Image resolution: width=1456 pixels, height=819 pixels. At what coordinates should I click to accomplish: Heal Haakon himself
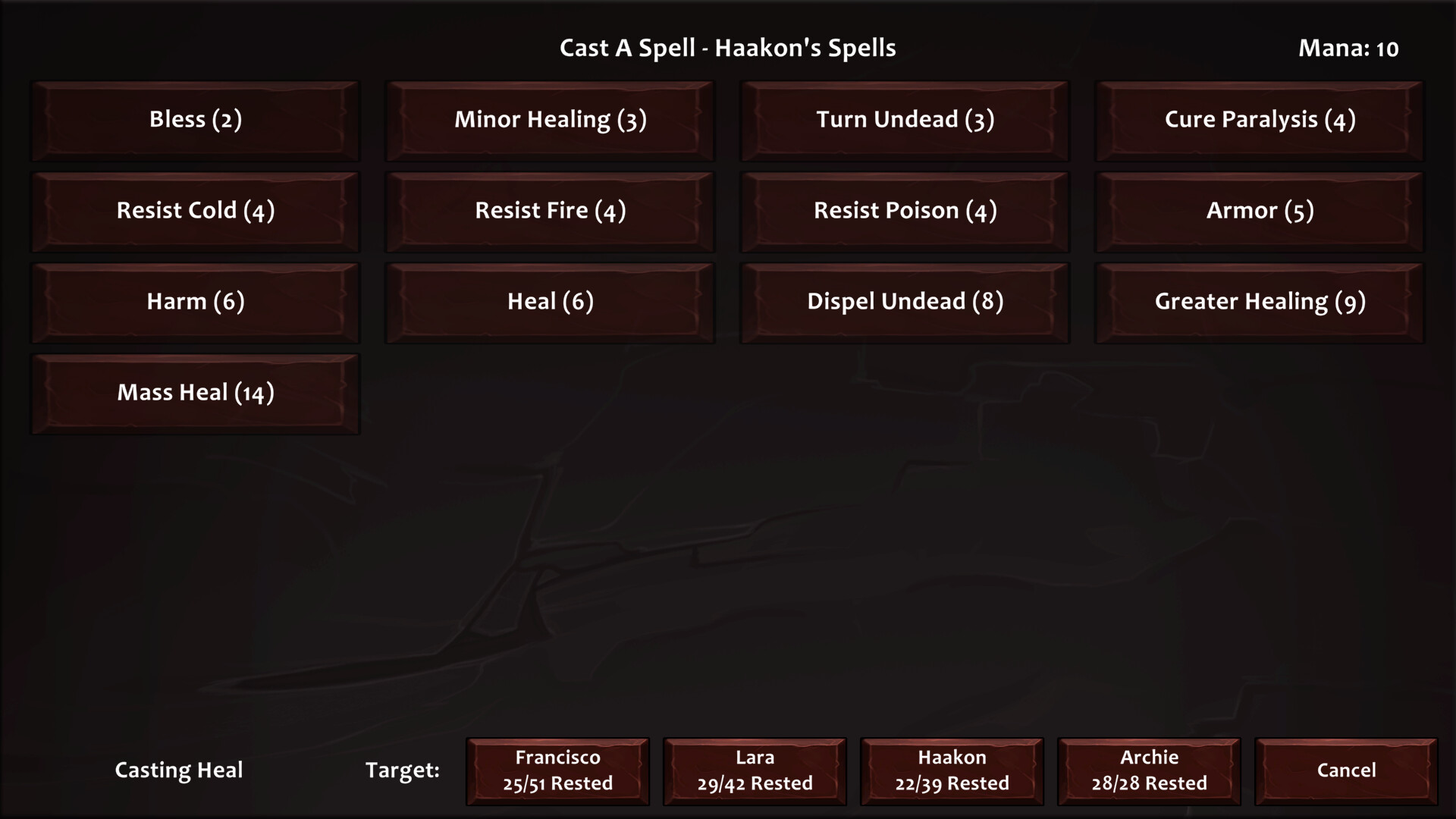951,770
